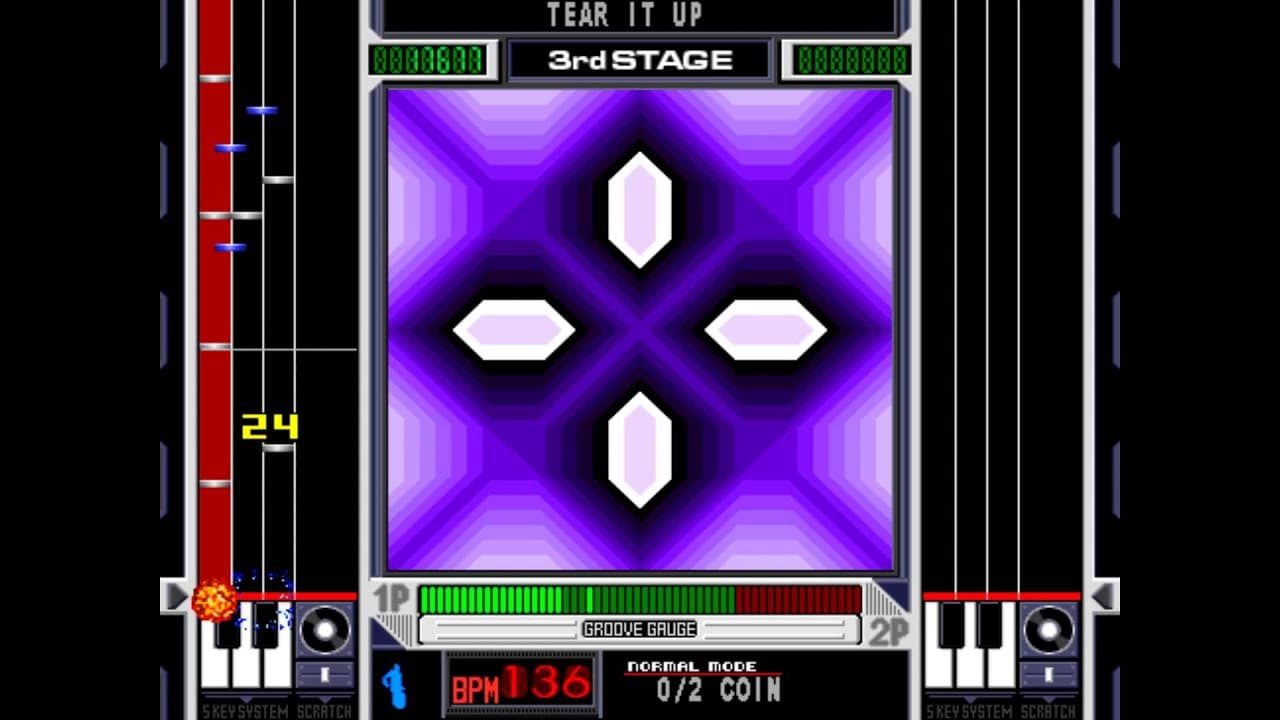
Task: Click the NORMAL MODE label
Action: click(x=693, y=666)
